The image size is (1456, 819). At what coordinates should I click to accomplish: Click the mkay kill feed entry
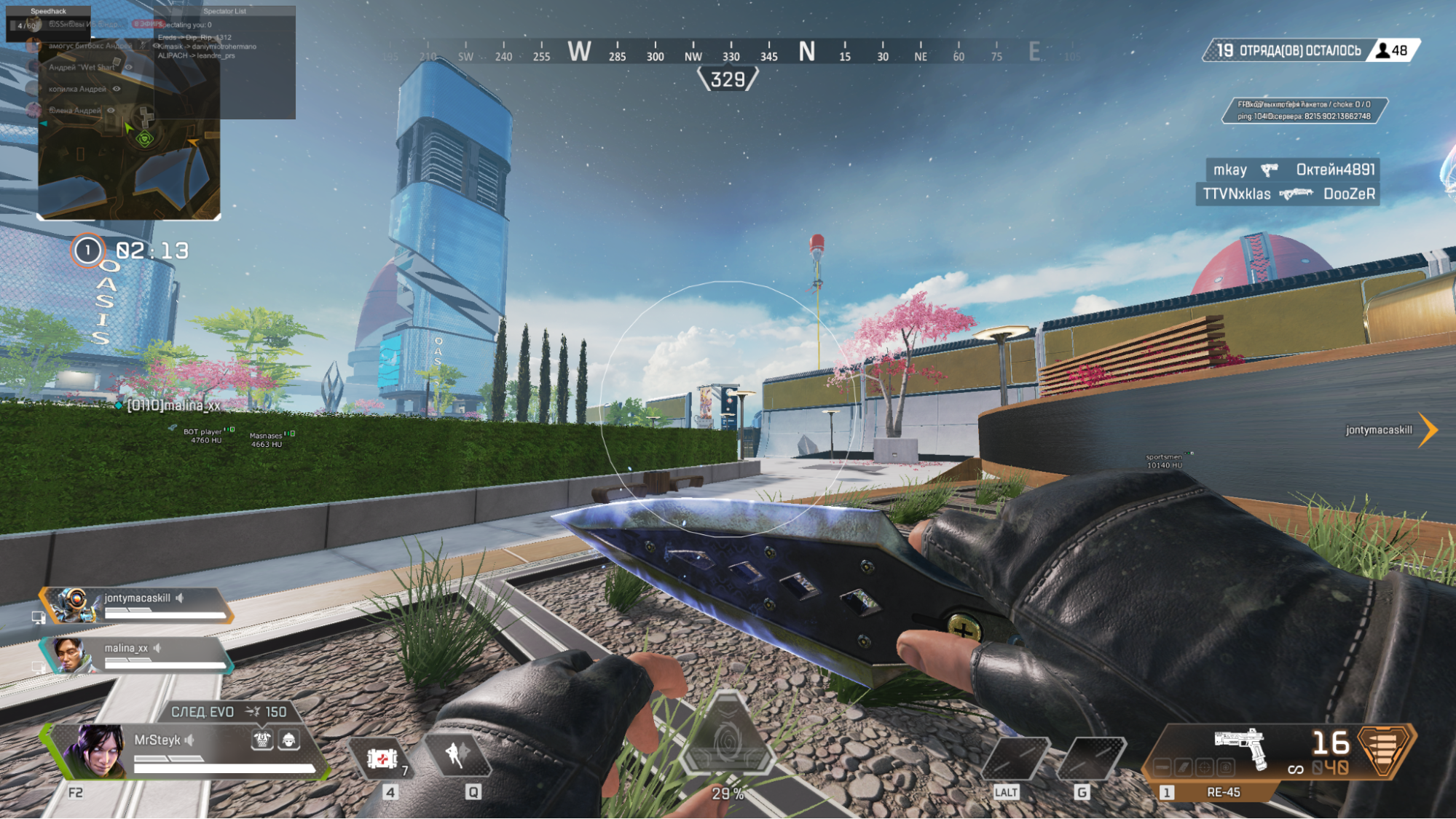click(x=1292, y=170)
